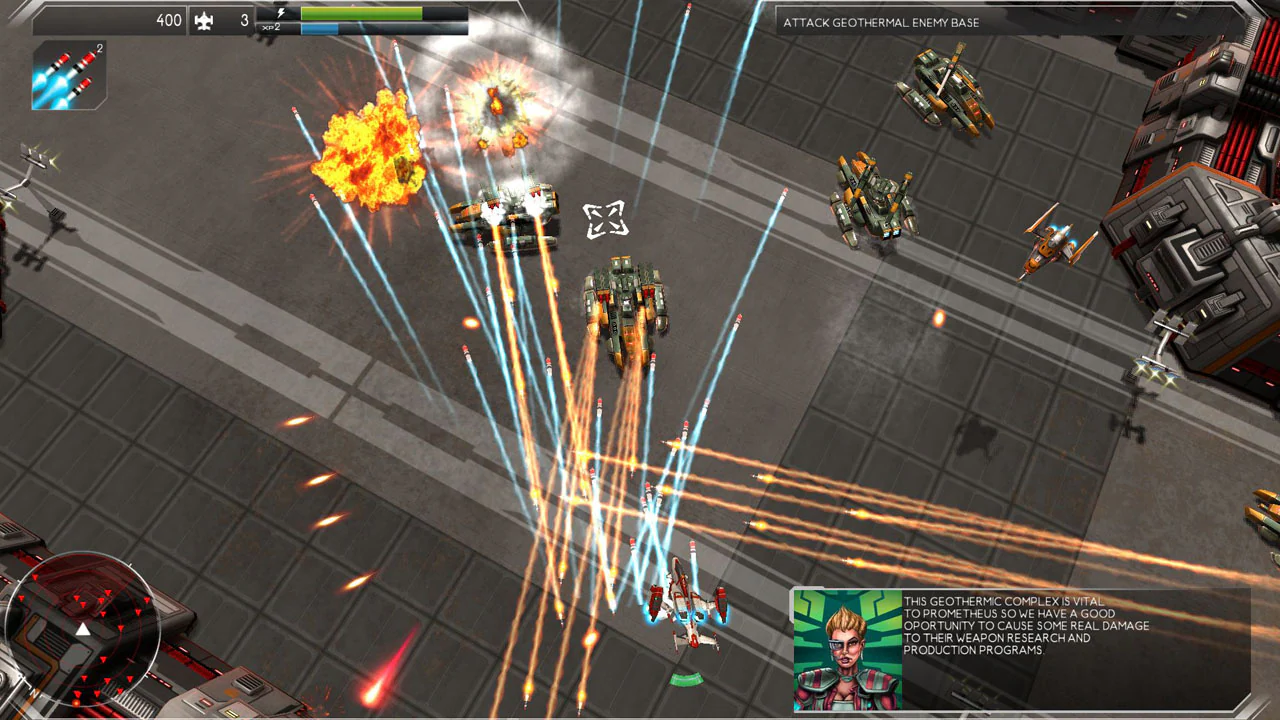Click the fighter plane lives icon
The width and height of the screenshot is (1280, 720).
[202, 20]
